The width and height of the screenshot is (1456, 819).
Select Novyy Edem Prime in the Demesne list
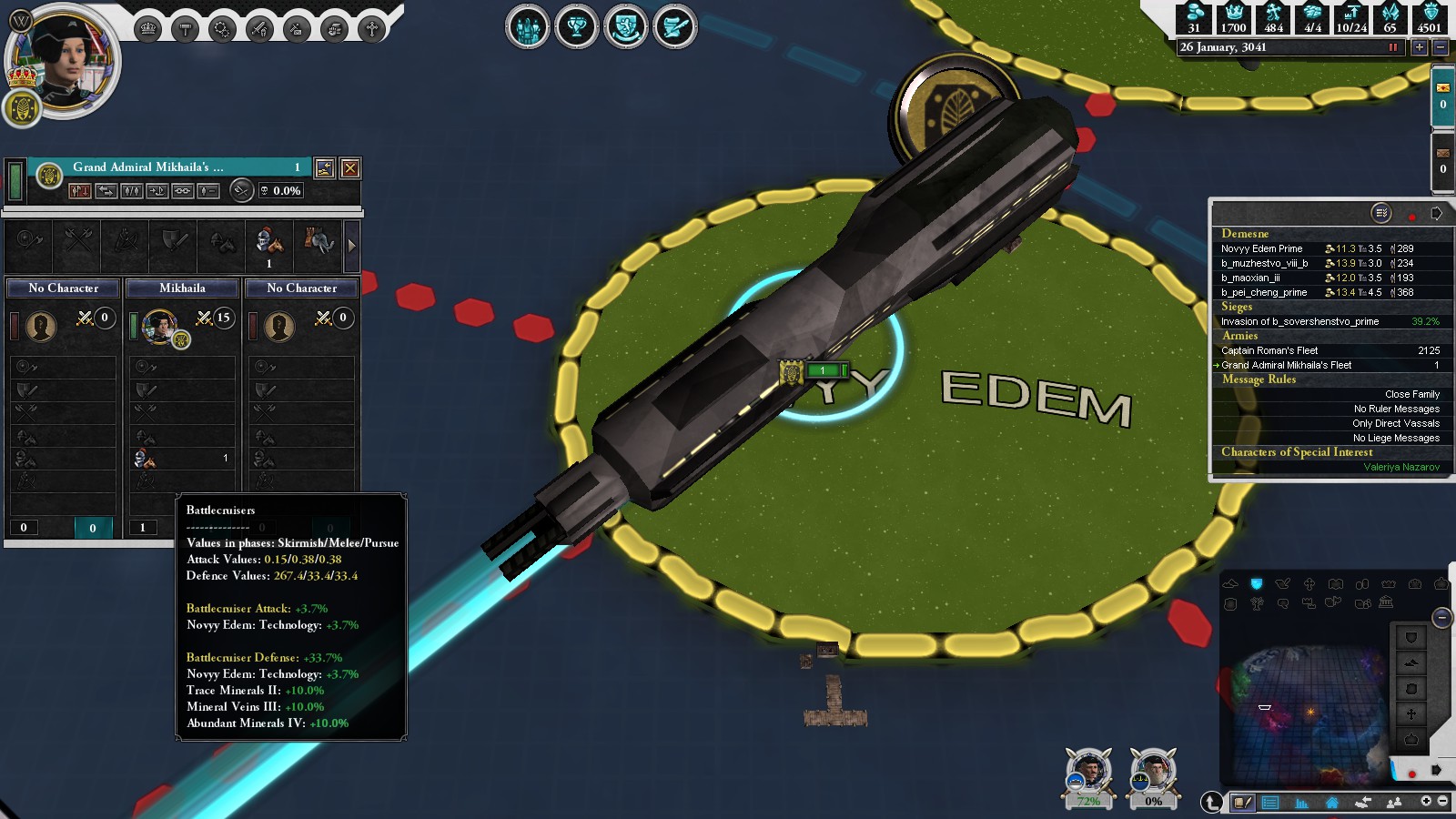(x=1261, y=248)
